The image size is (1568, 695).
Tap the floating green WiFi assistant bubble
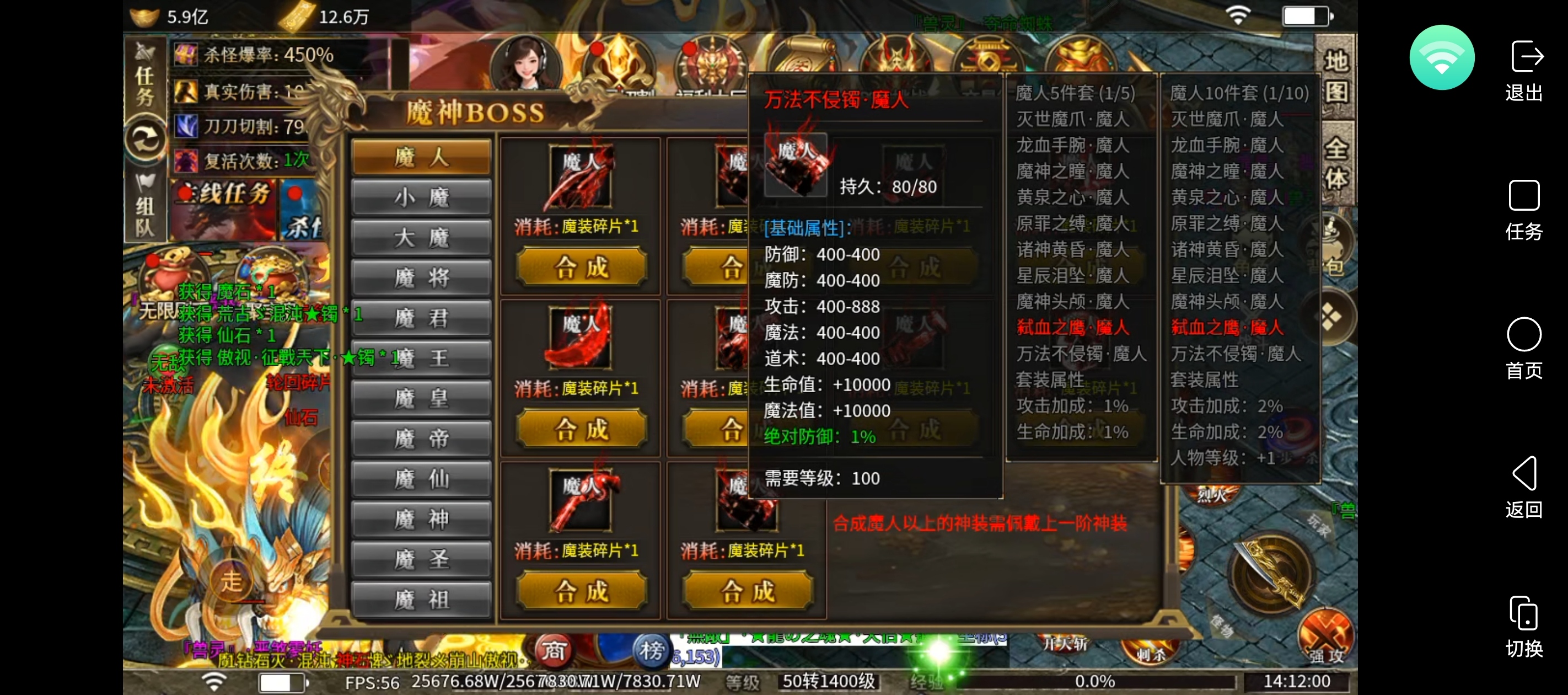(1442, 57)
